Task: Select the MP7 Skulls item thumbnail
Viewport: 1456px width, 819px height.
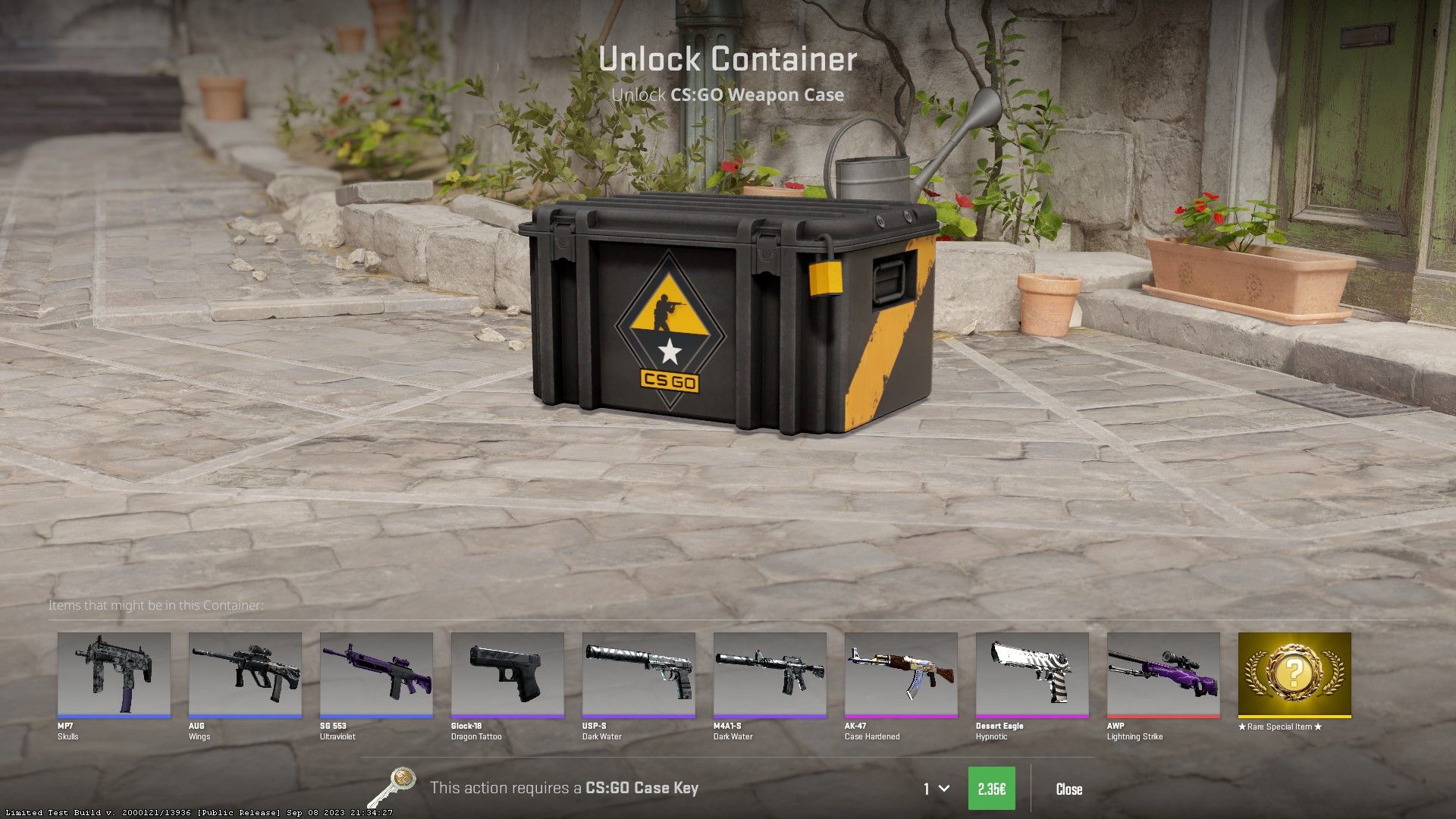Action: (x=114, y=674)
